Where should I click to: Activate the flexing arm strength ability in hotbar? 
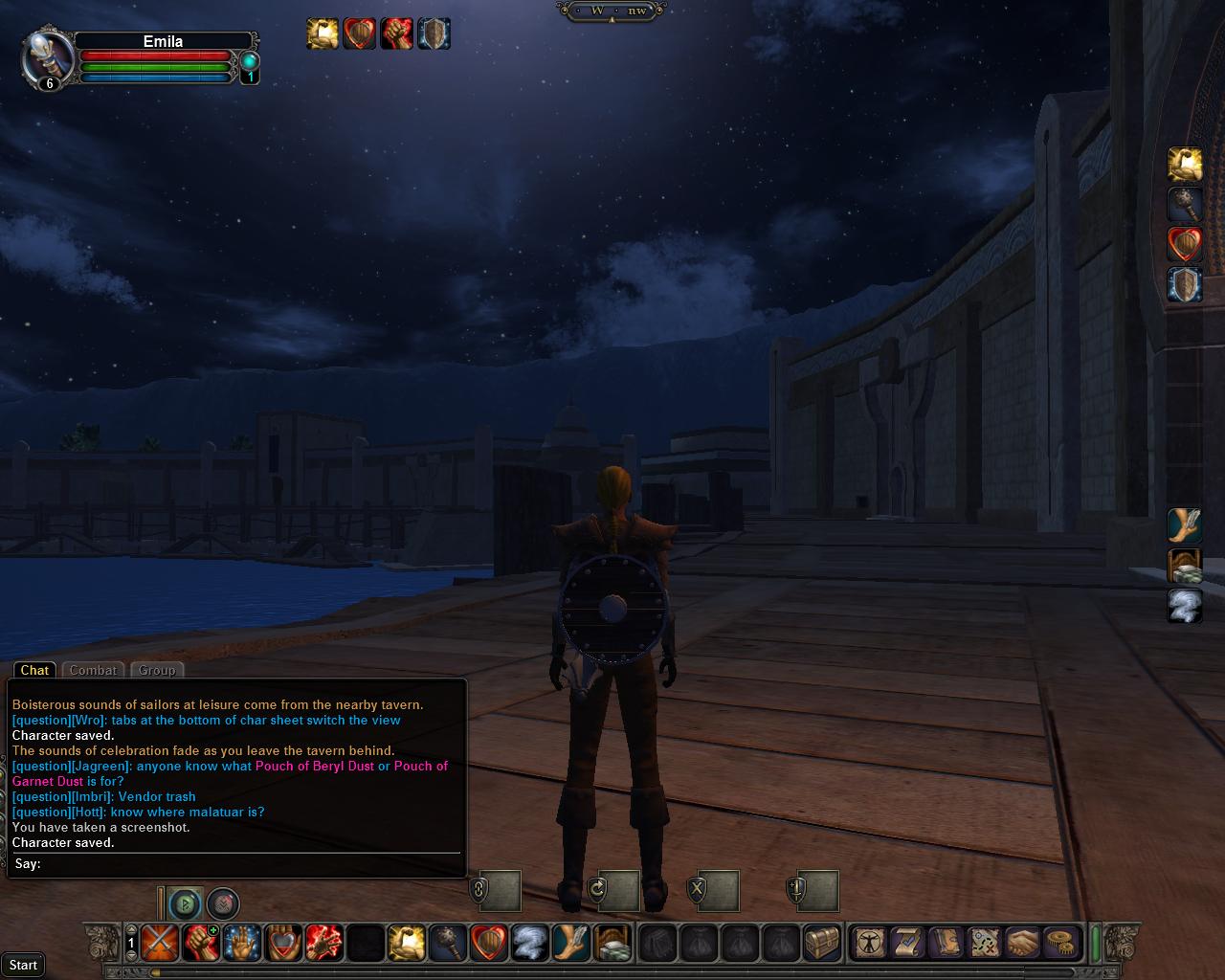pyautogui.click(x=406, y=944)
